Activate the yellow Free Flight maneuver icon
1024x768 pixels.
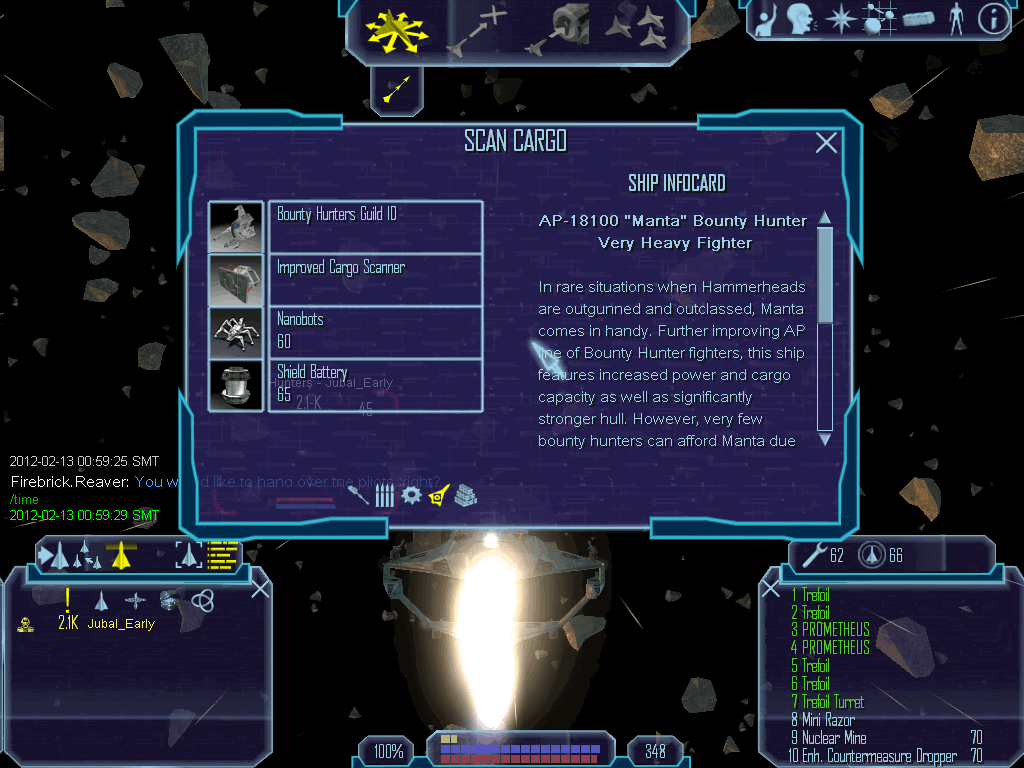pos(396,28)
